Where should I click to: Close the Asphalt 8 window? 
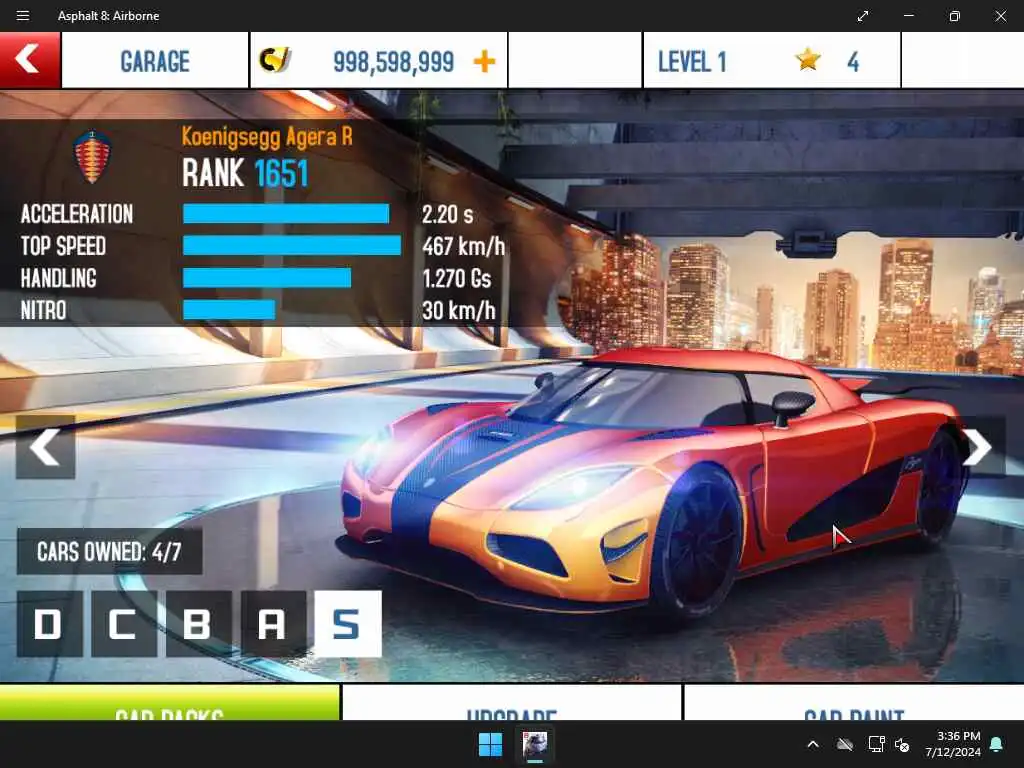pyautogui.click(x=1000, y=16)
